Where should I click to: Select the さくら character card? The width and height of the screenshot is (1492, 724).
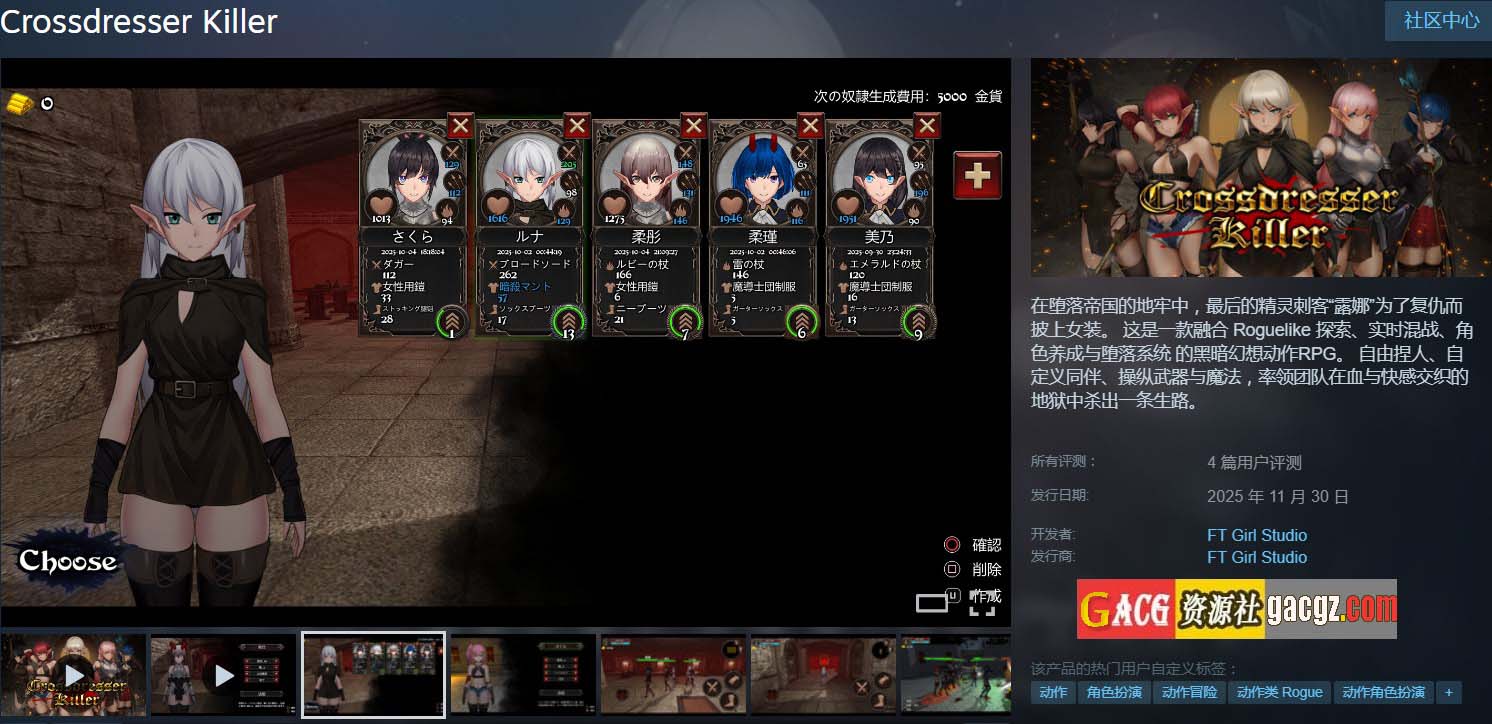click(413, 230)
